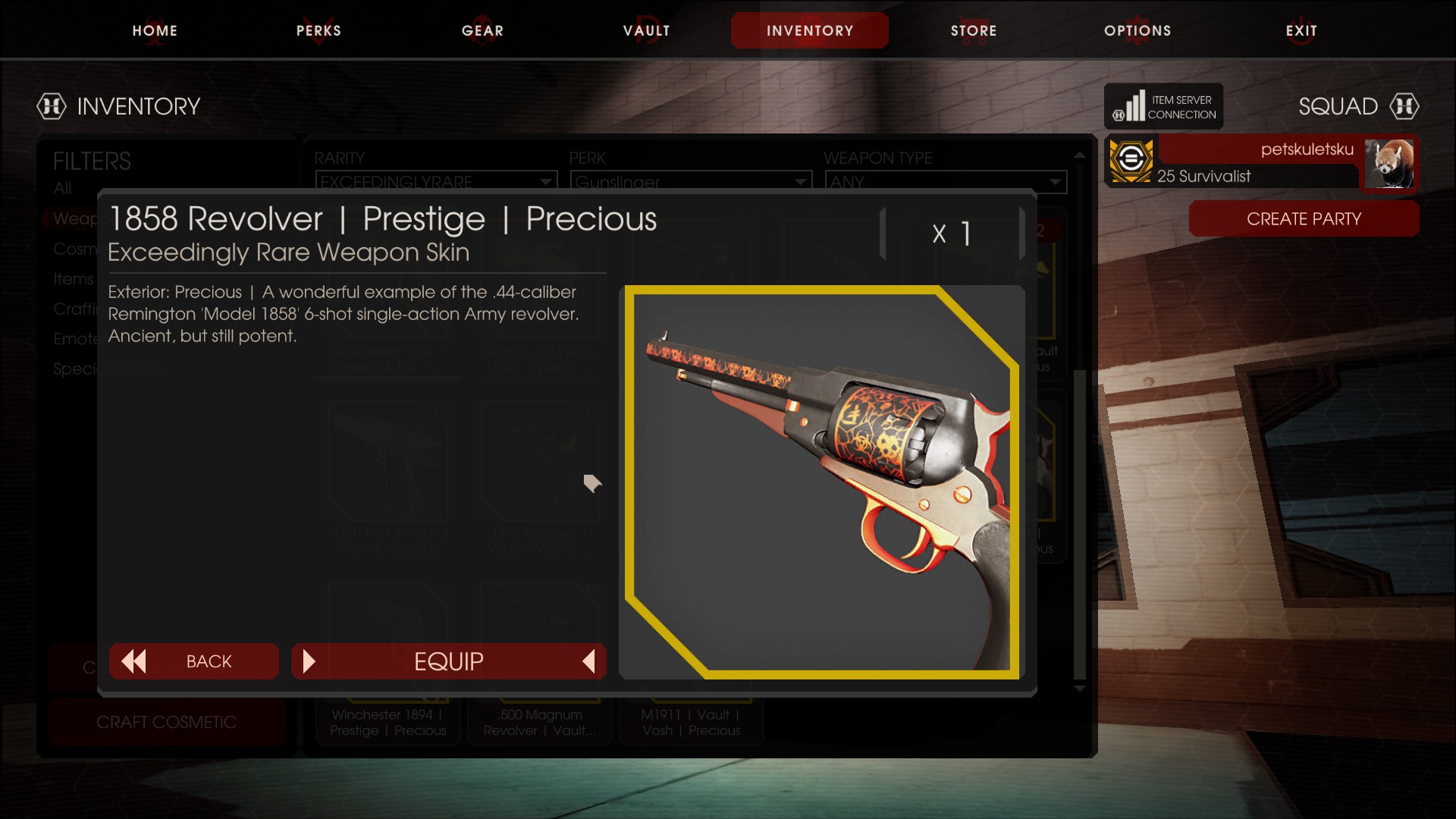Image resolution: width=1456 pixels, height=819 pixels.
Task: View the 1858 Revolver skin preview image
Action: coord(822,482)
